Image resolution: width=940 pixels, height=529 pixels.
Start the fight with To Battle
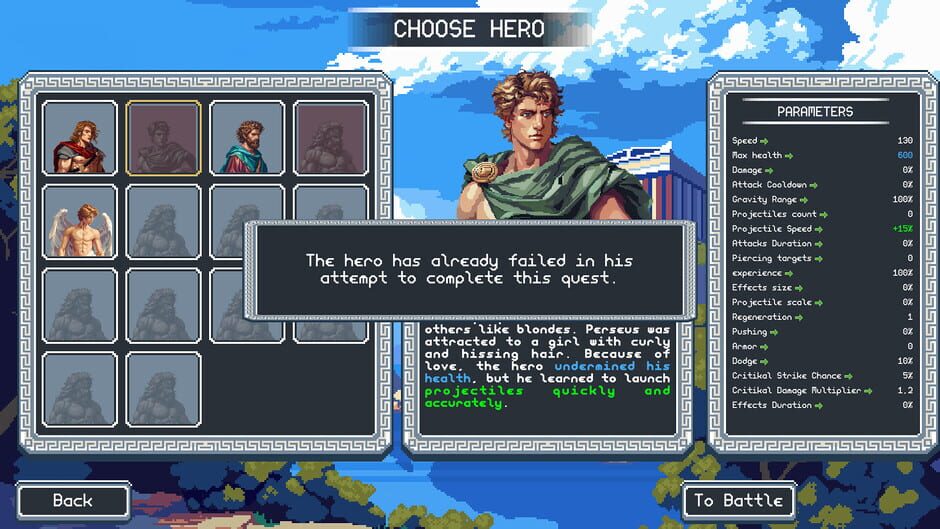[739, 500]
